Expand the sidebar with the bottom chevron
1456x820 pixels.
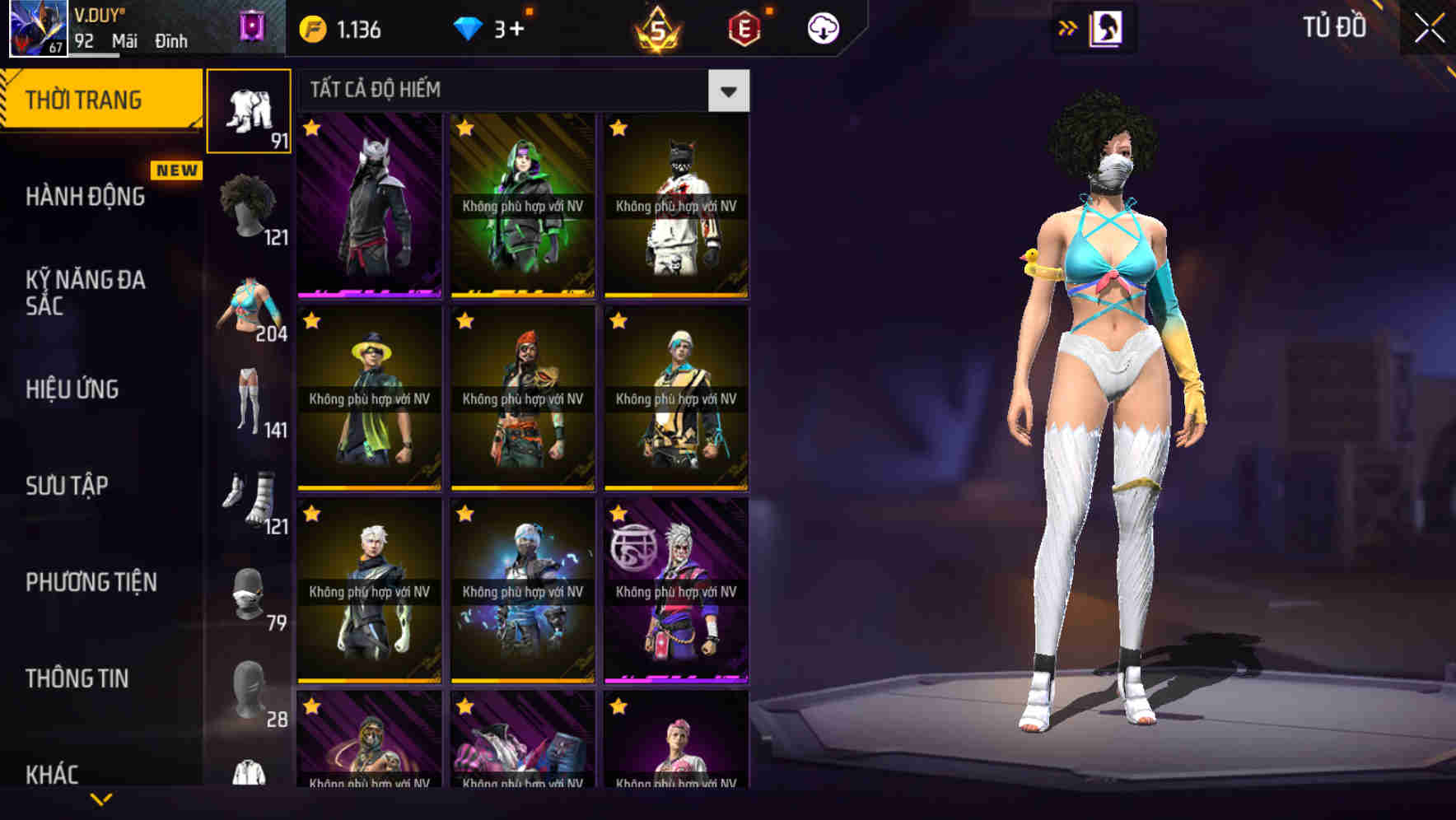[101, 798]
